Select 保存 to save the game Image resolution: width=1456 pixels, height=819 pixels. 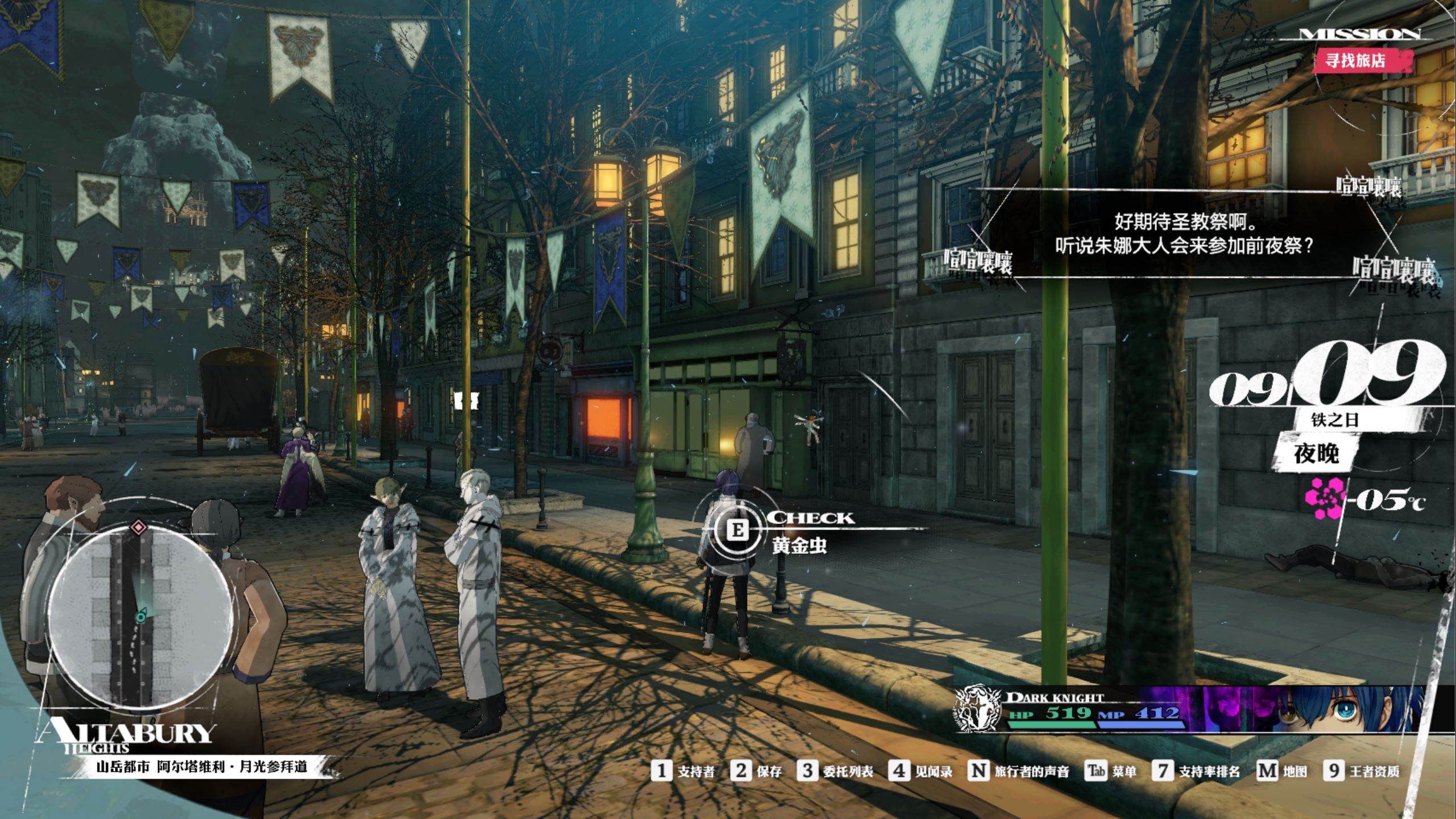[x=757, y=771]
